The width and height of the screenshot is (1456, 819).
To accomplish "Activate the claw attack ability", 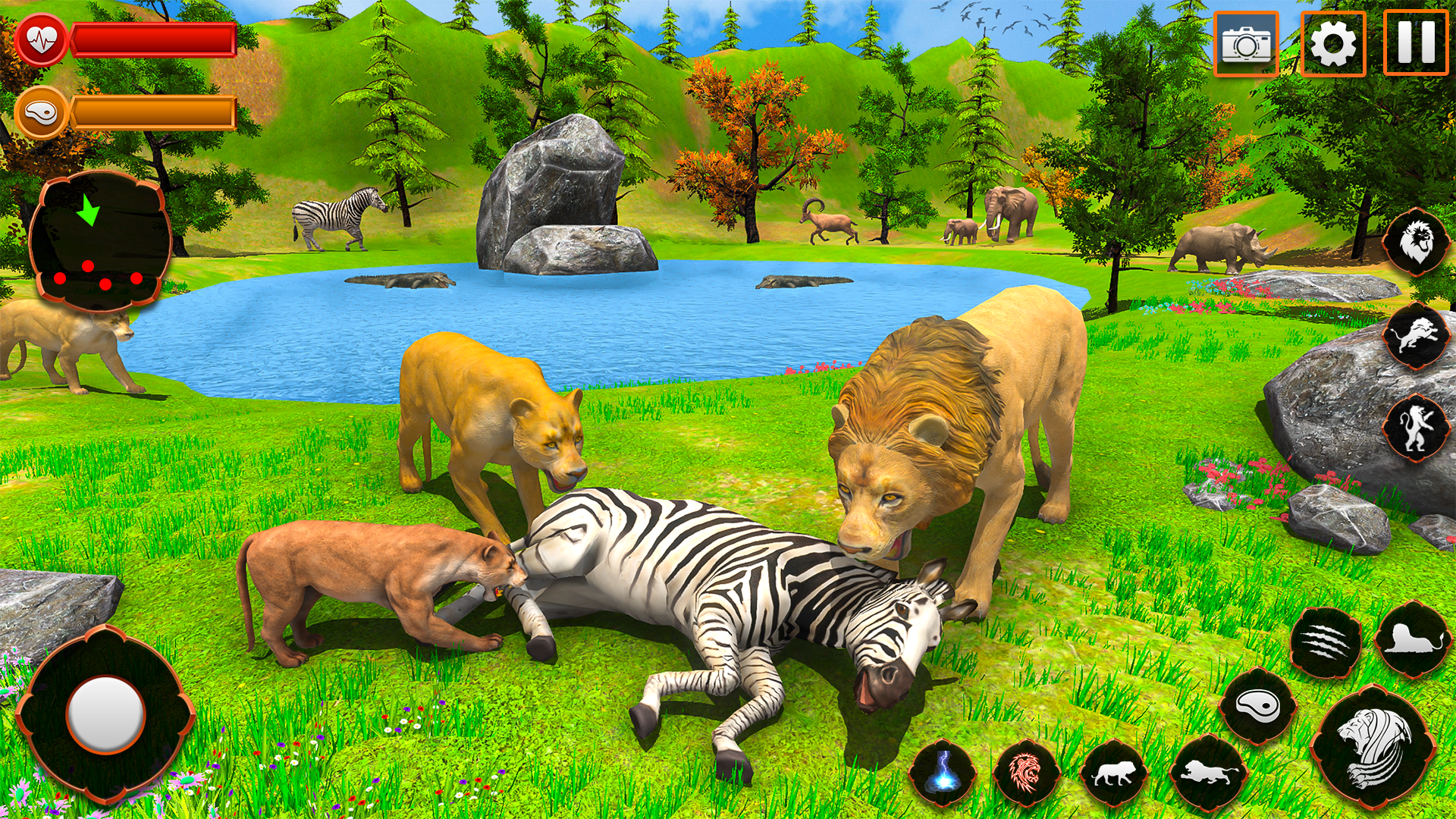I will tap(1326, 643).
